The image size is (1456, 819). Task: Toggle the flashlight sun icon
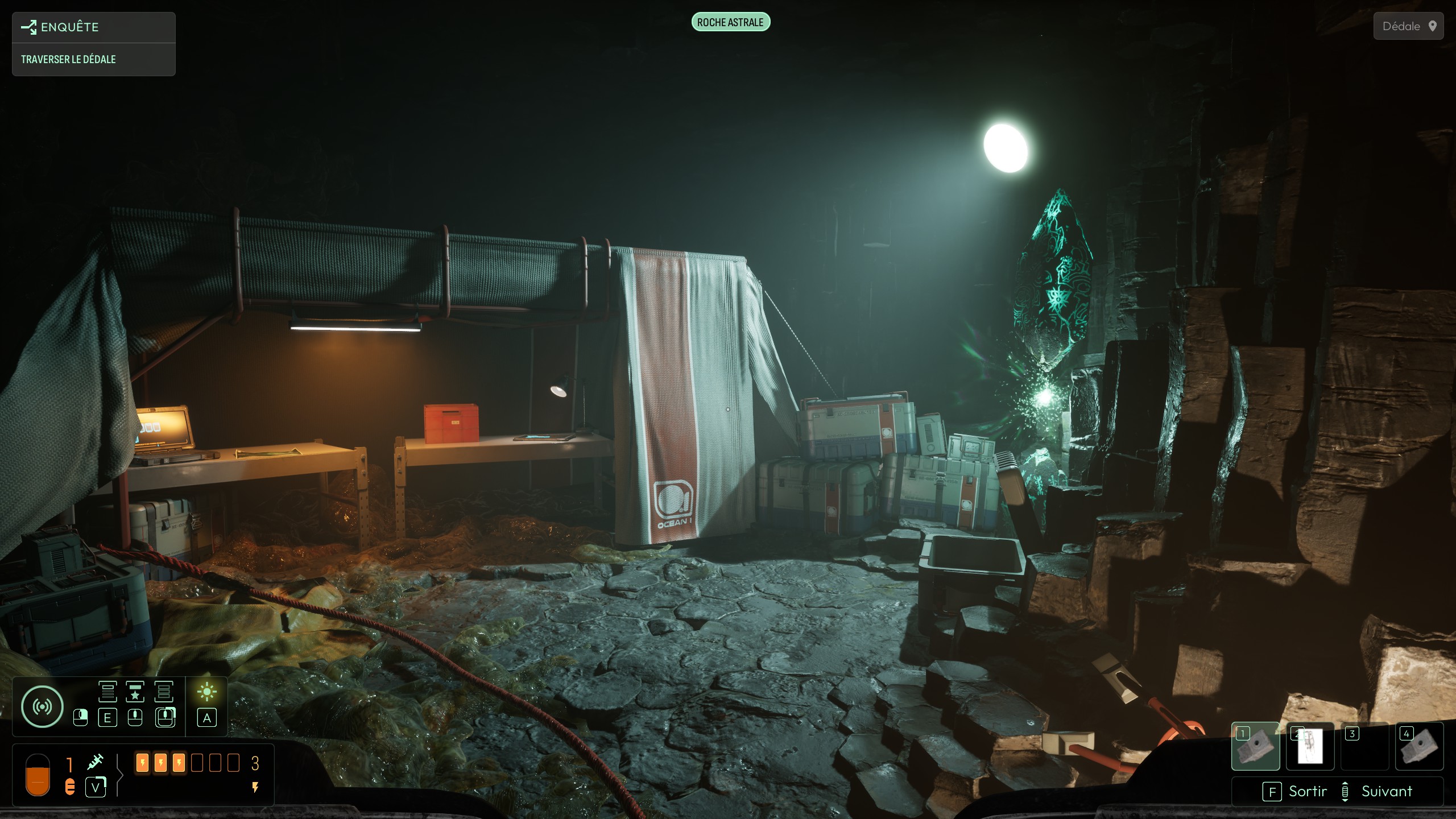206,692
